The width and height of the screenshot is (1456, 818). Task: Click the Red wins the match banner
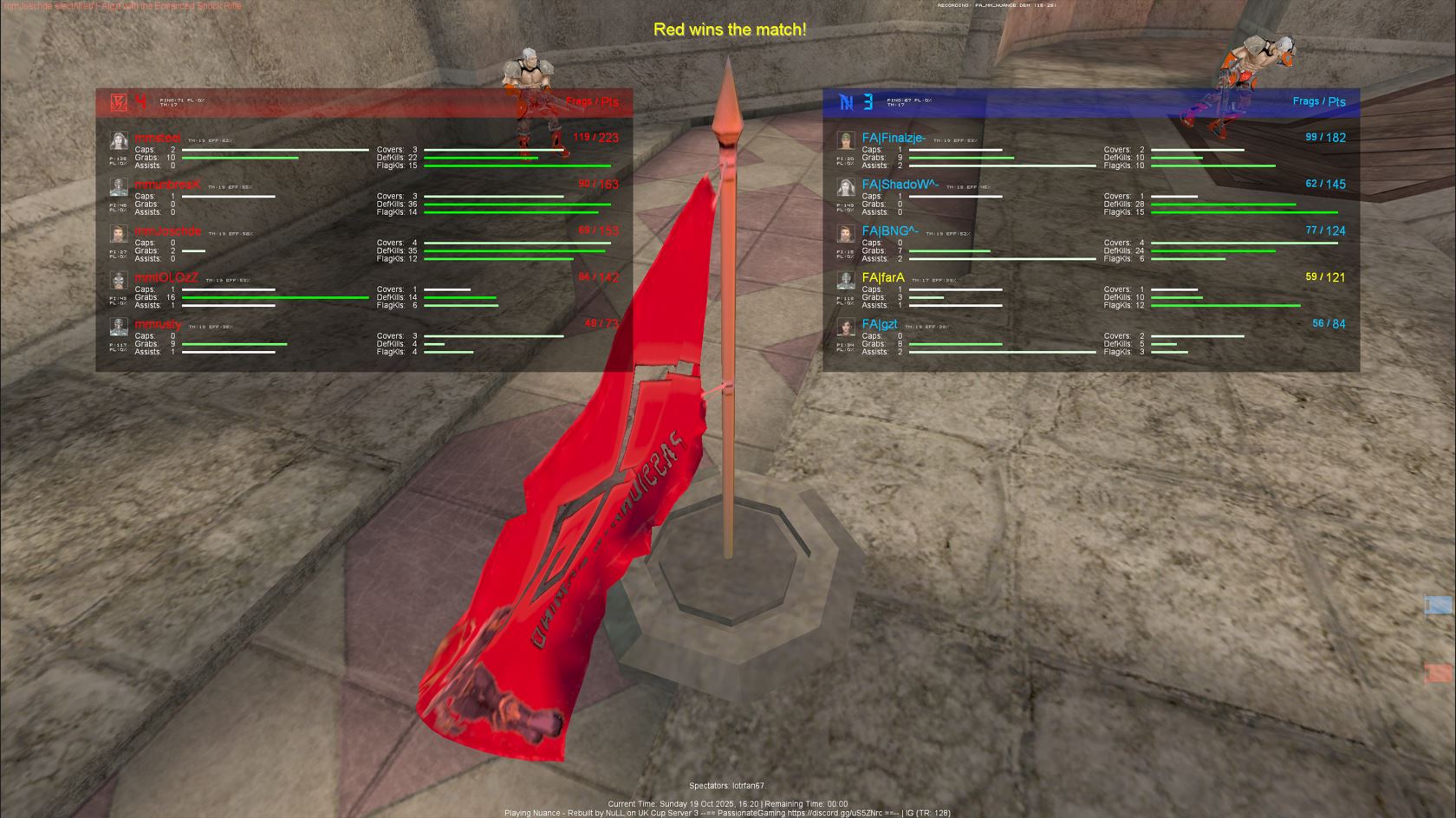coord(731,29)
